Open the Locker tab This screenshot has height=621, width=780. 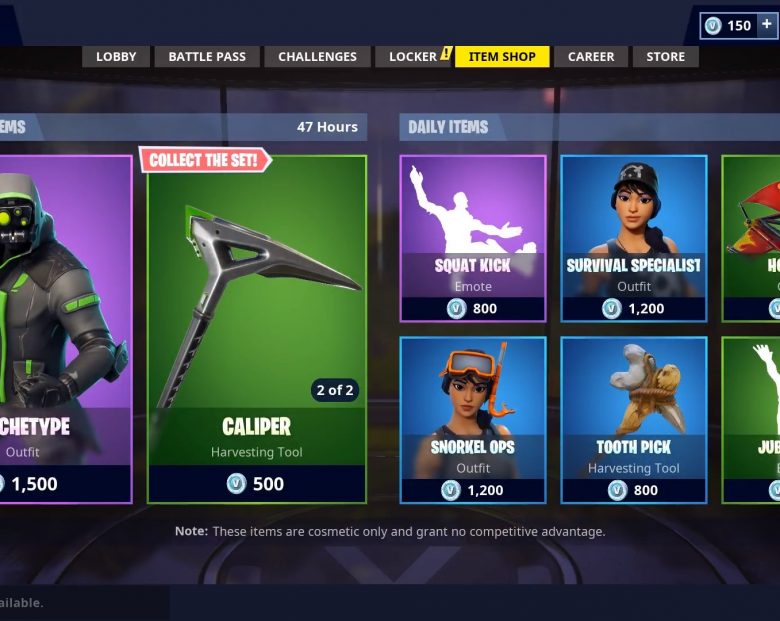pos(413,57)
